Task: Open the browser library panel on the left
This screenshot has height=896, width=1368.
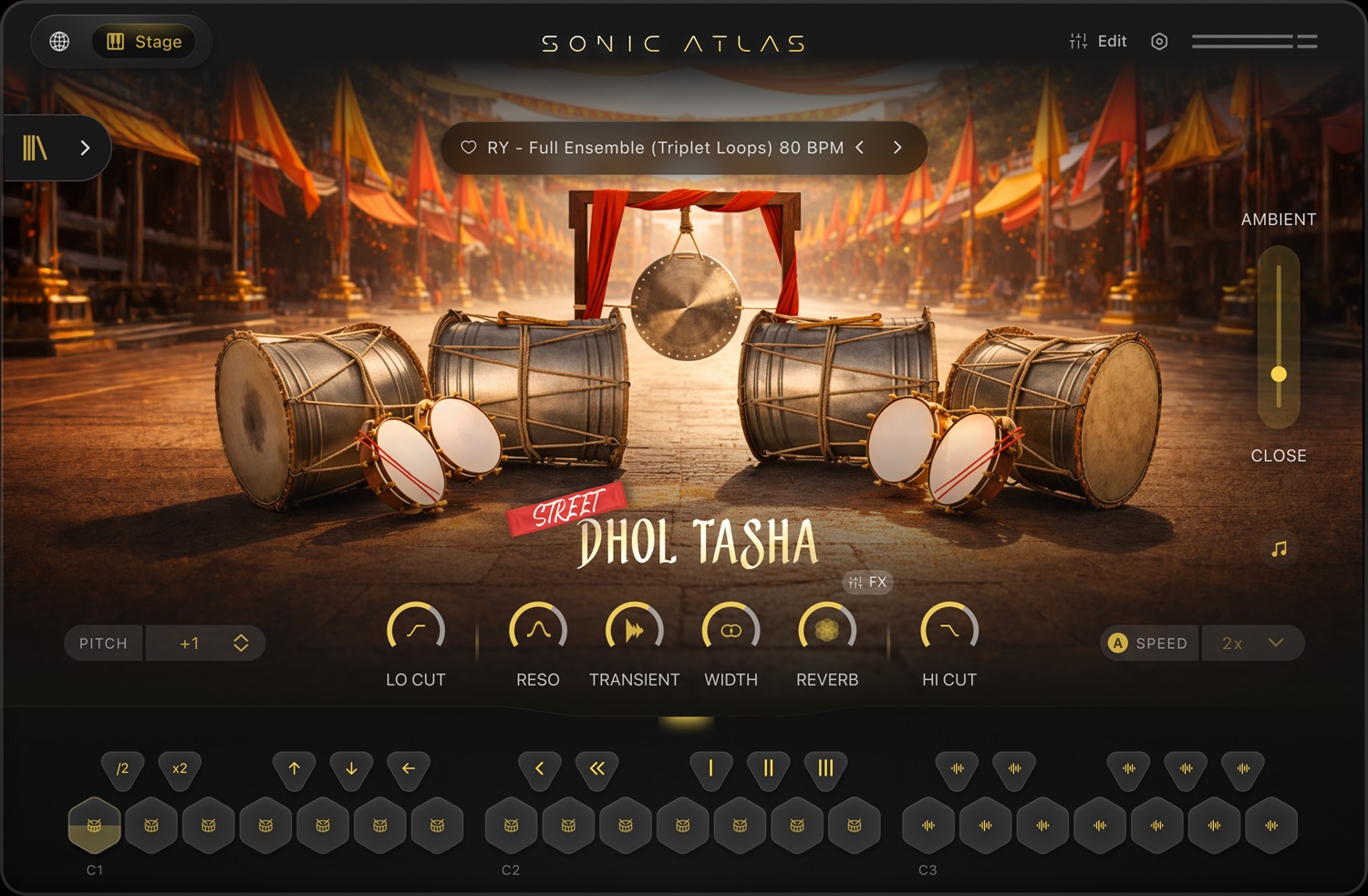Action: (x=35, y=147)
